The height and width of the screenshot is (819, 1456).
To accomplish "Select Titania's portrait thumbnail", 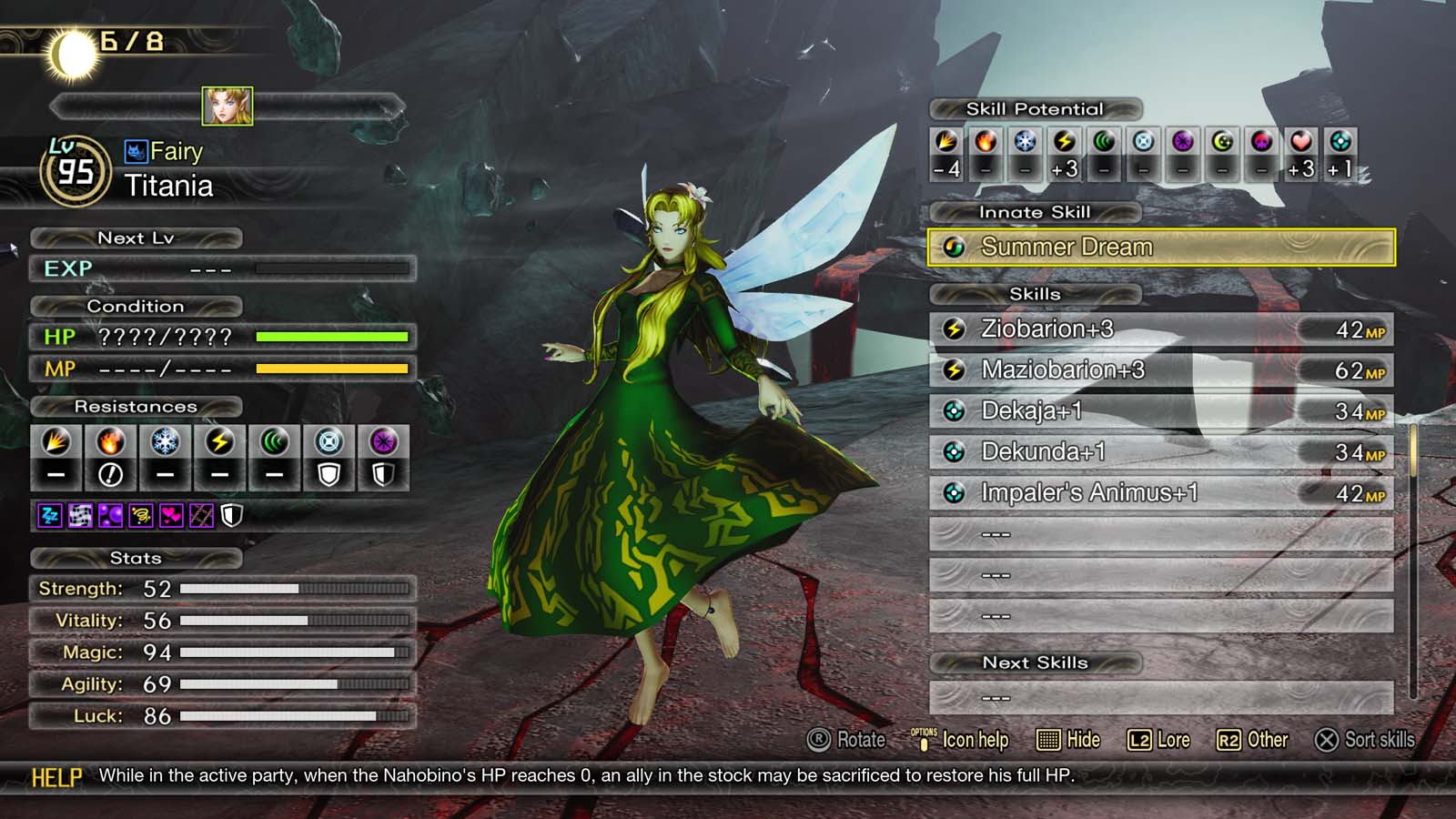I will (x=227, y=106).
